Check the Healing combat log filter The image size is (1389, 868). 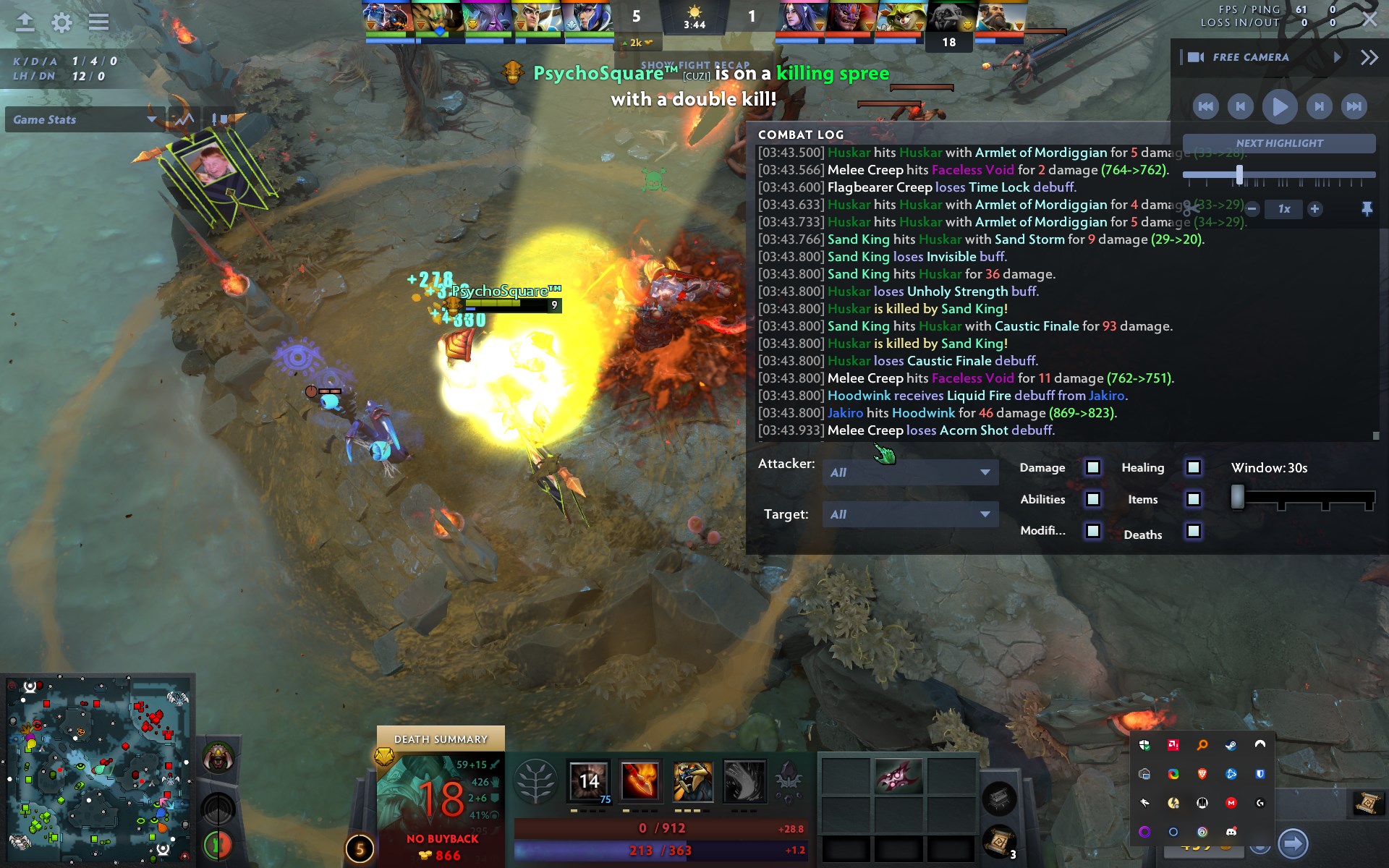(1192, 468)
